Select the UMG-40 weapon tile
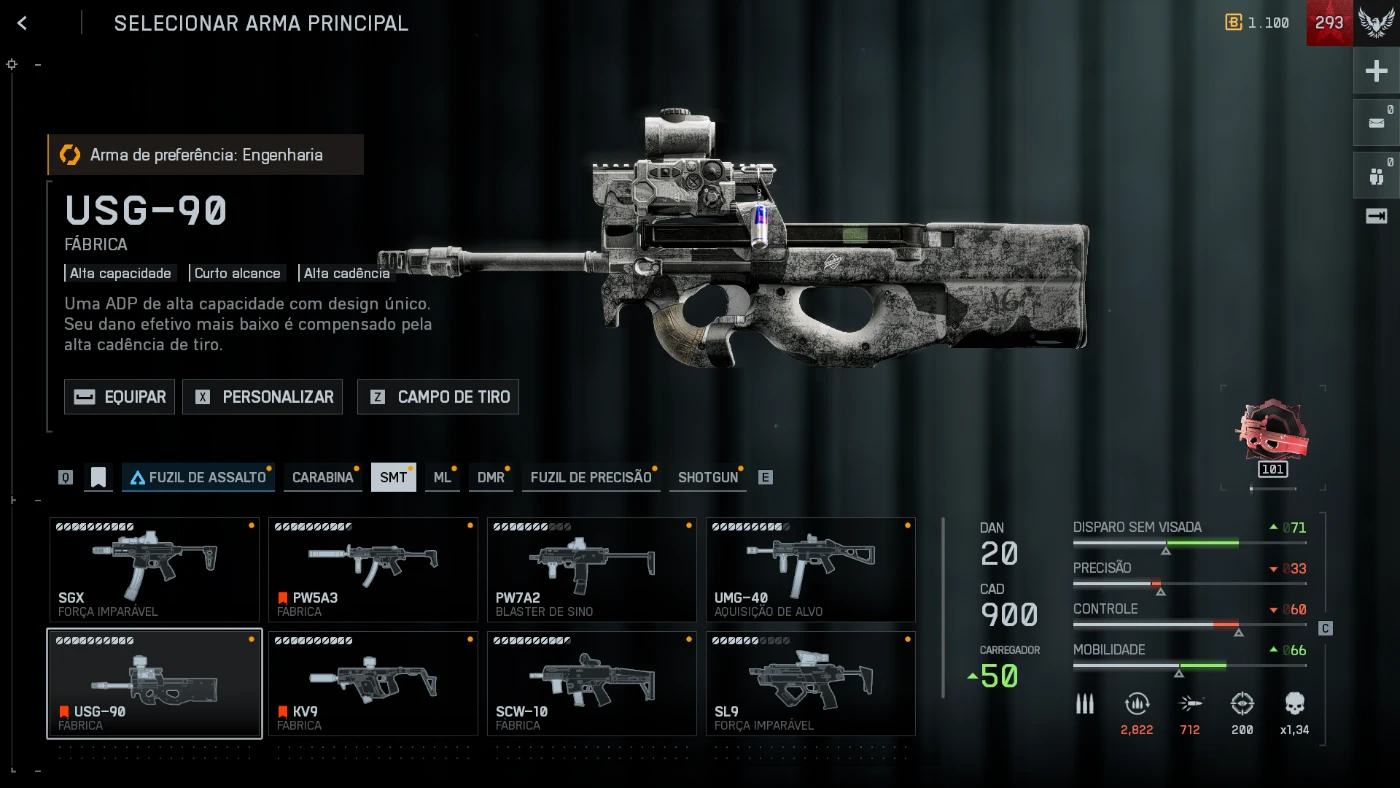Viewport: 1400px width, 788px height. [x=811, y=569]
